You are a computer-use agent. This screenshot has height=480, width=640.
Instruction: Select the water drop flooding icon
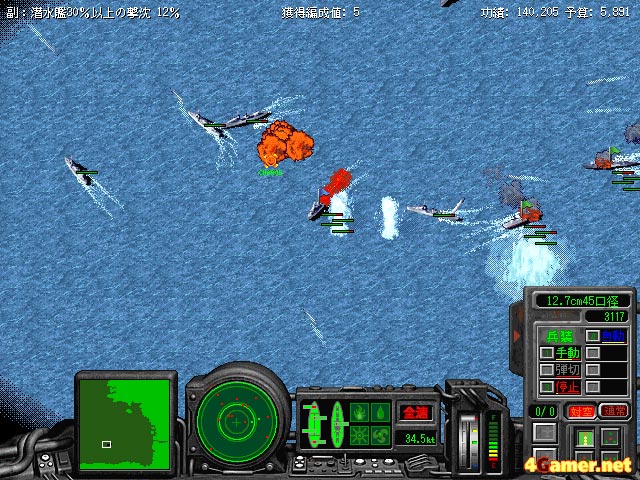[381, 412]
